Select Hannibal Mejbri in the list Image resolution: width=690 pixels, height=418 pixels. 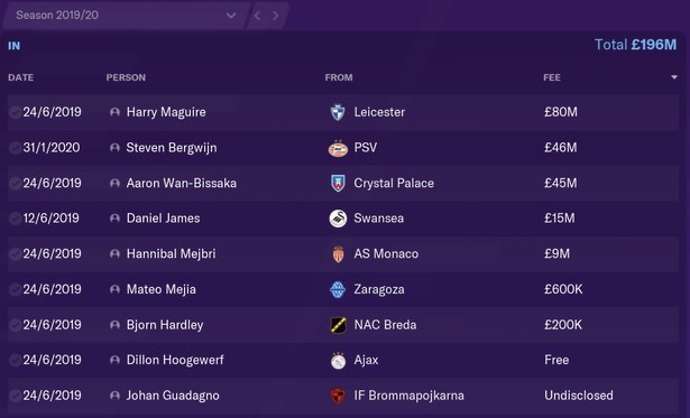[x=172, y=254]
